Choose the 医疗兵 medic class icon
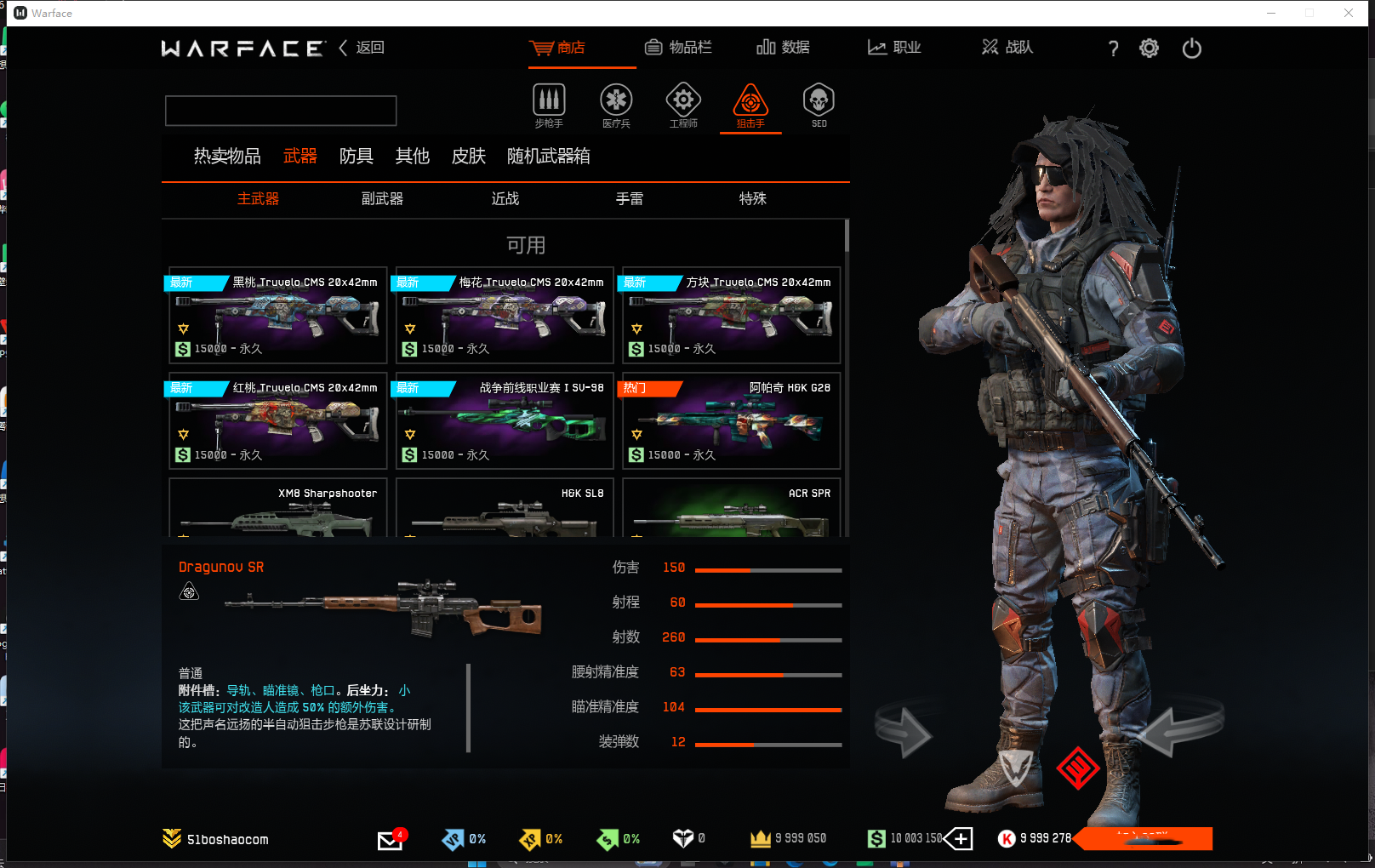The height and width of the screenshot is (868, 1375). point(616,105)
